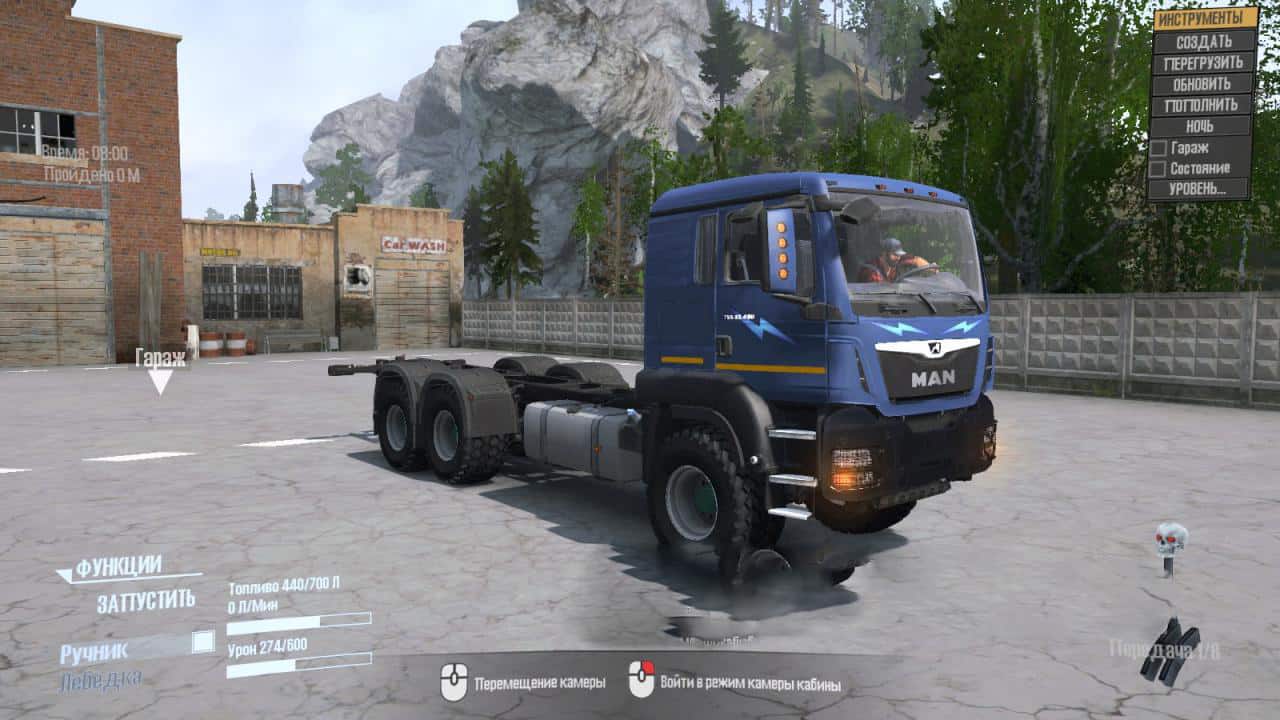1280x720 pixels.
Task: Select the Перегрузить button
Action: 1203,62
